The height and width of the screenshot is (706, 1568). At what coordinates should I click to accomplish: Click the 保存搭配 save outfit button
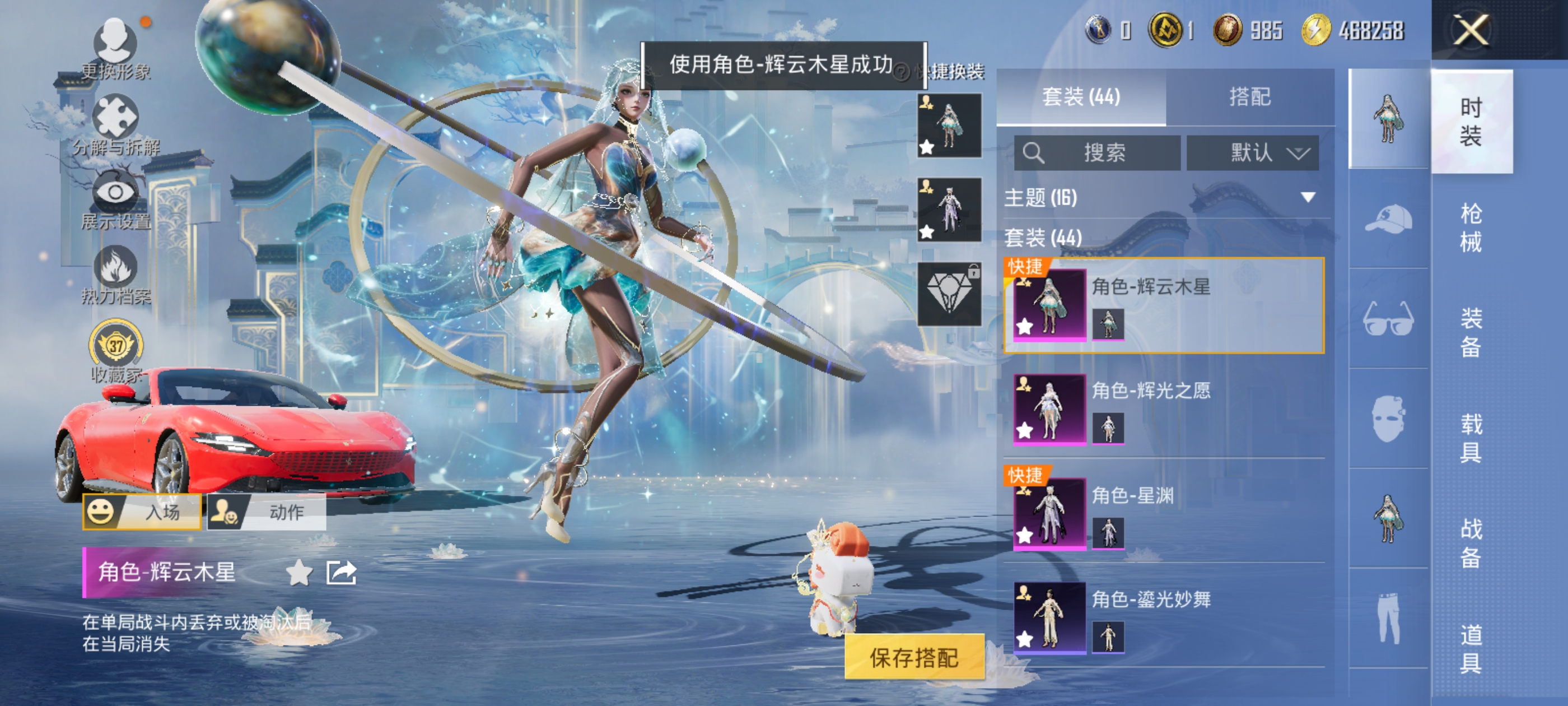(x=914, y=657)
